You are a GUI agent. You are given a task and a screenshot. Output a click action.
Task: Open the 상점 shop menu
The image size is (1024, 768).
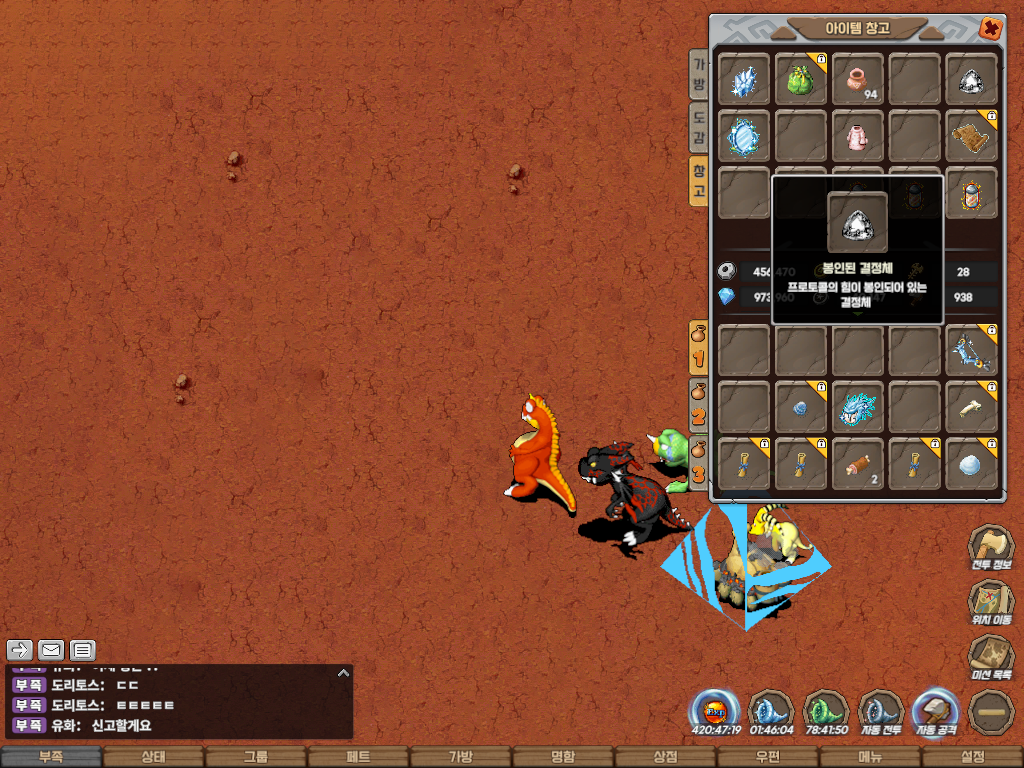click(665, 757)
